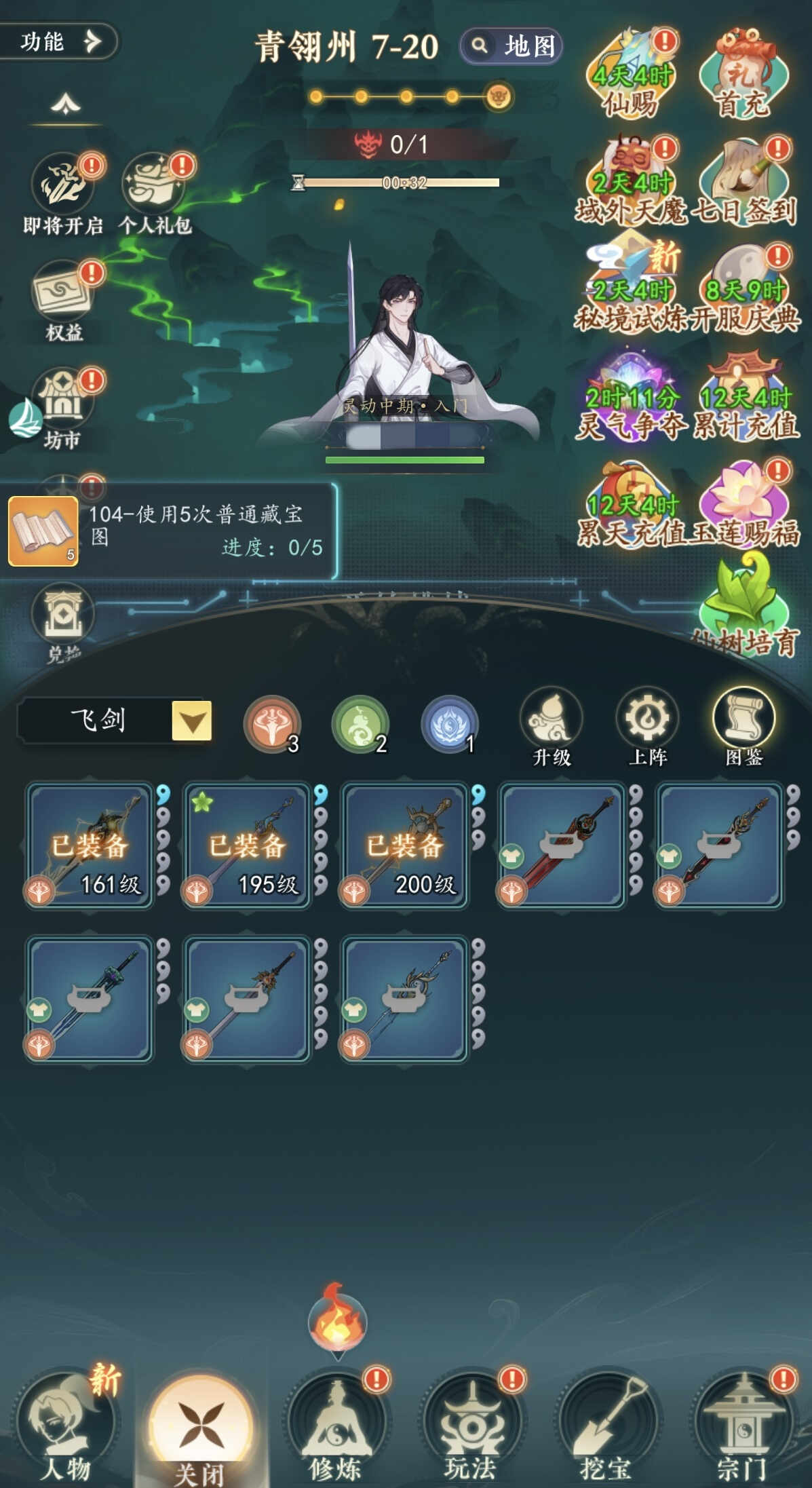
Task: Open the 地图 map search button
Action: coord(512,46)
